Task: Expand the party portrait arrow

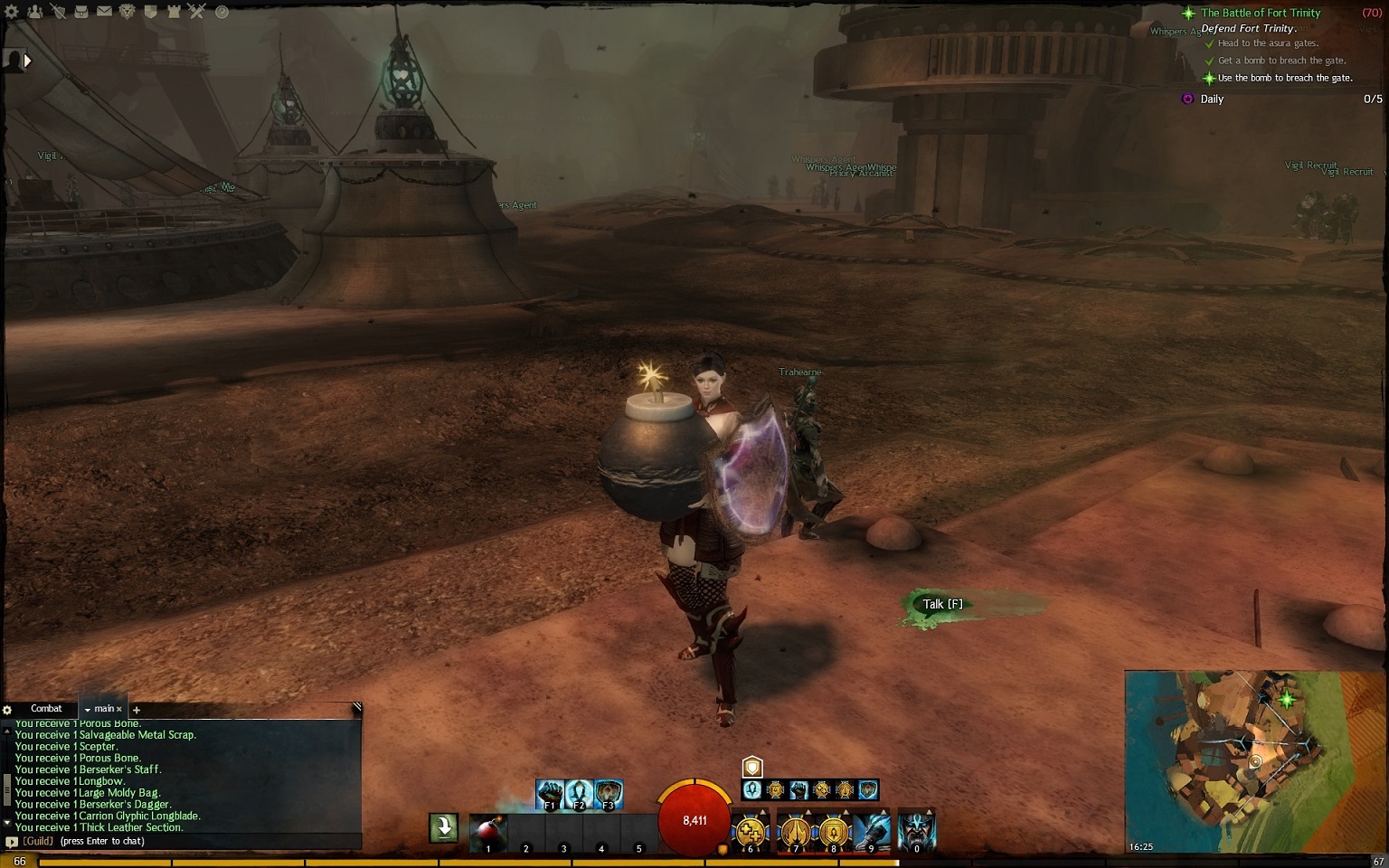Action: tap(27, 61)
